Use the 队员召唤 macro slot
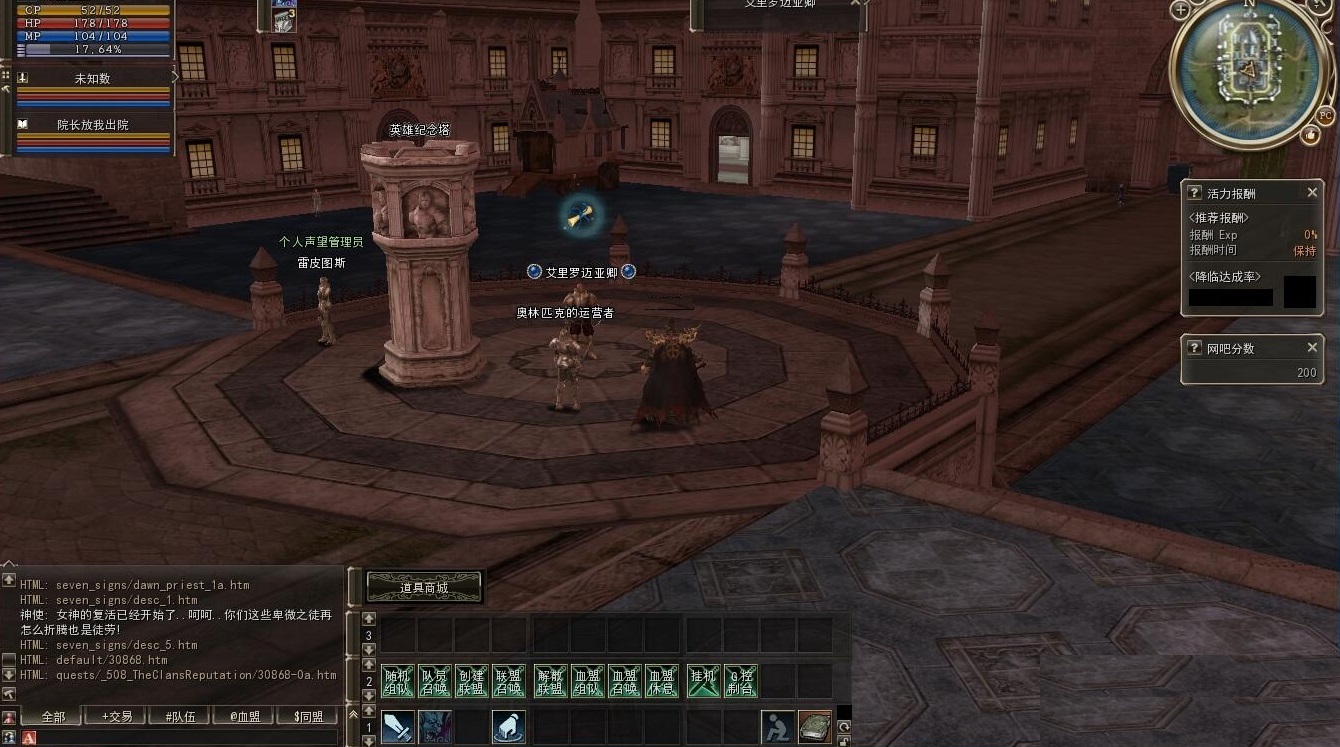 click(x=435, y=681)
